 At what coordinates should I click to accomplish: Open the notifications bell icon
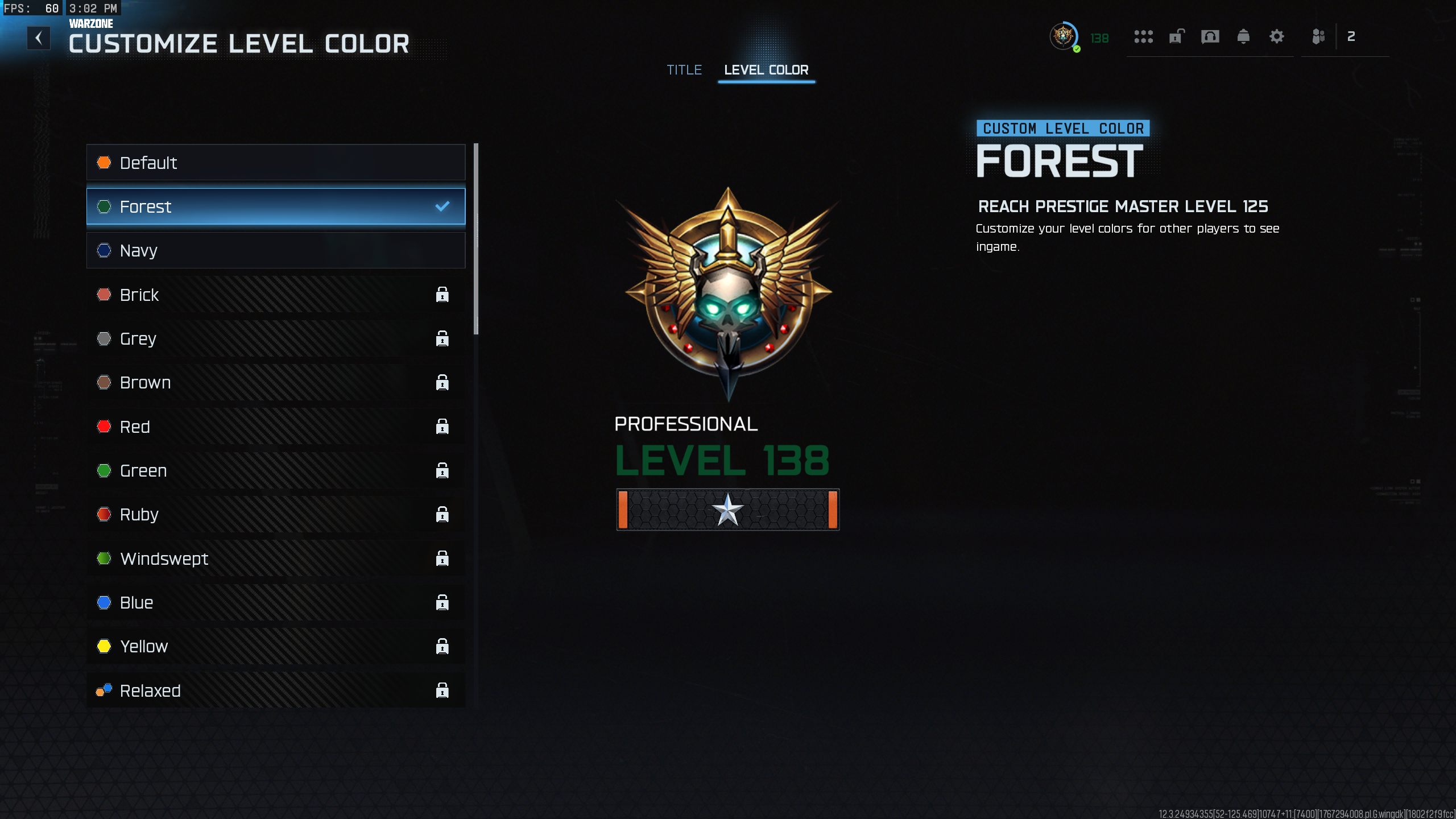click(x=1243, y=36)
